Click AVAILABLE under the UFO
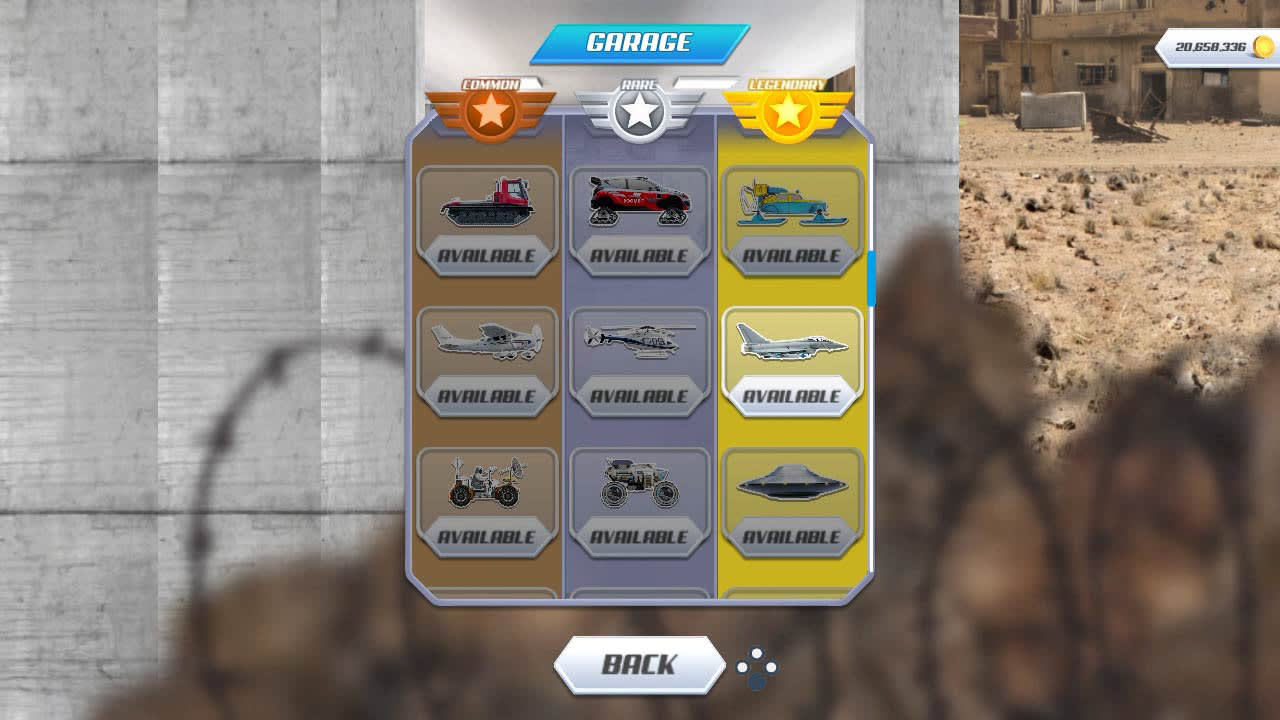This screenshot has height=720, width=1280. tap(793, 538)
